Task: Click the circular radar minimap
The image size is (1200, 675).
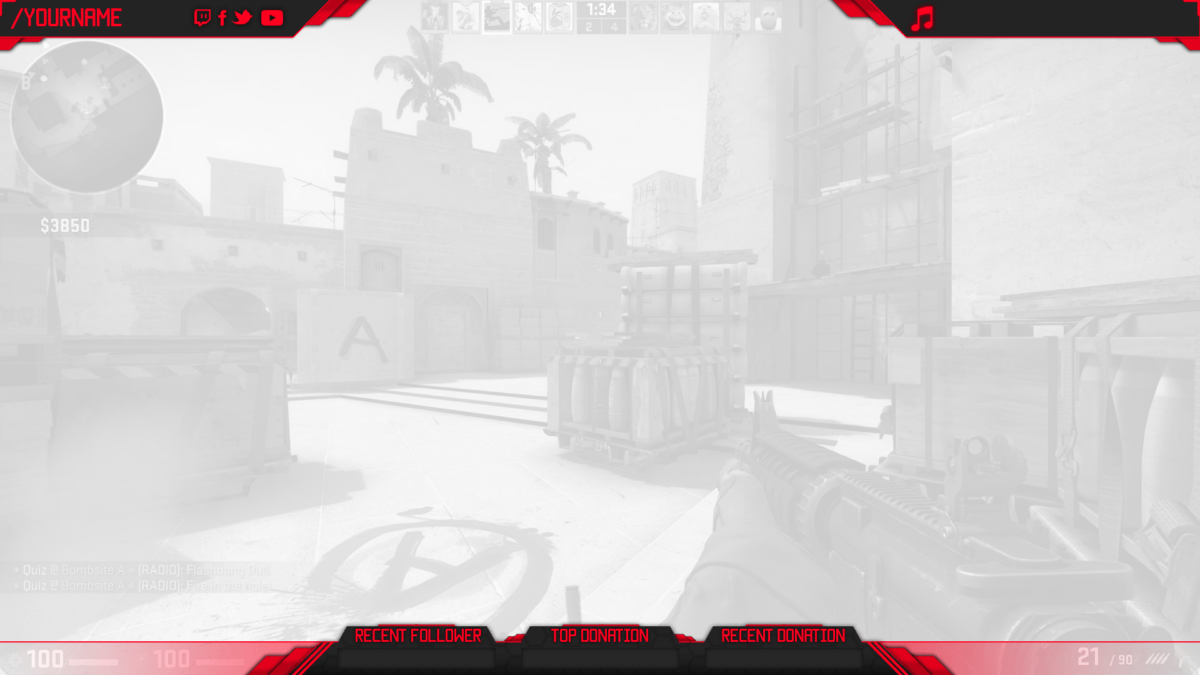Action: tap(86, 117)
